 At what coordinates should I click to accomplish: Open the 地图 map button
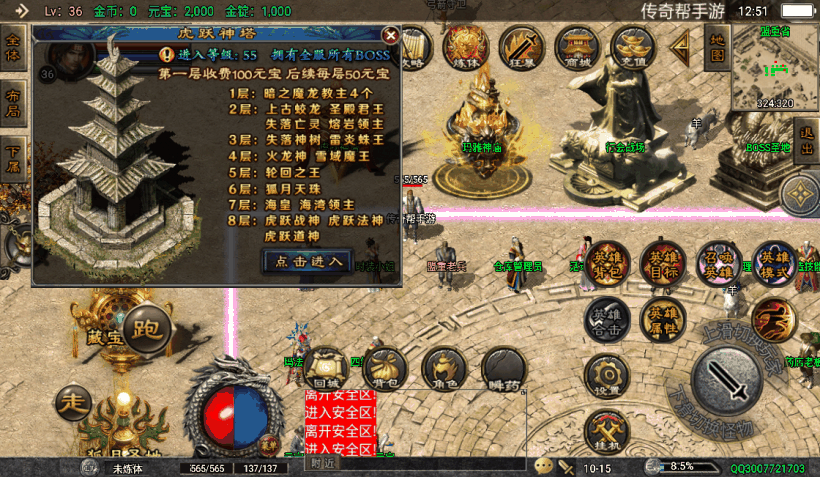pyautogui.click(x=716, y=45)
